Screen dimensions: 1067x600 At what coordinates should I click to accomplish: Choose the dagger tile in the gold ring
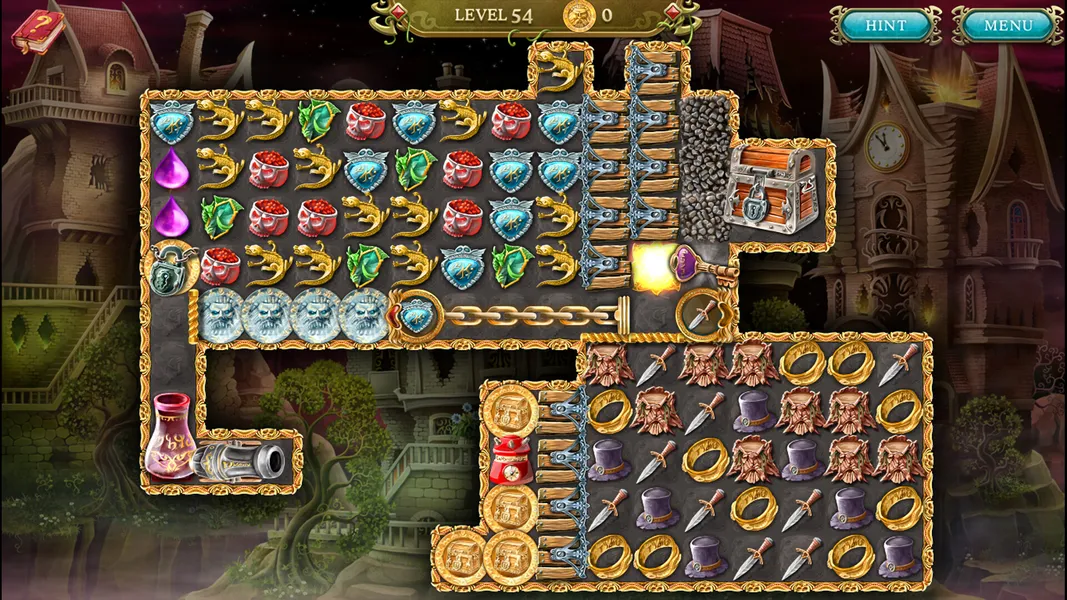tap(704, 316)
